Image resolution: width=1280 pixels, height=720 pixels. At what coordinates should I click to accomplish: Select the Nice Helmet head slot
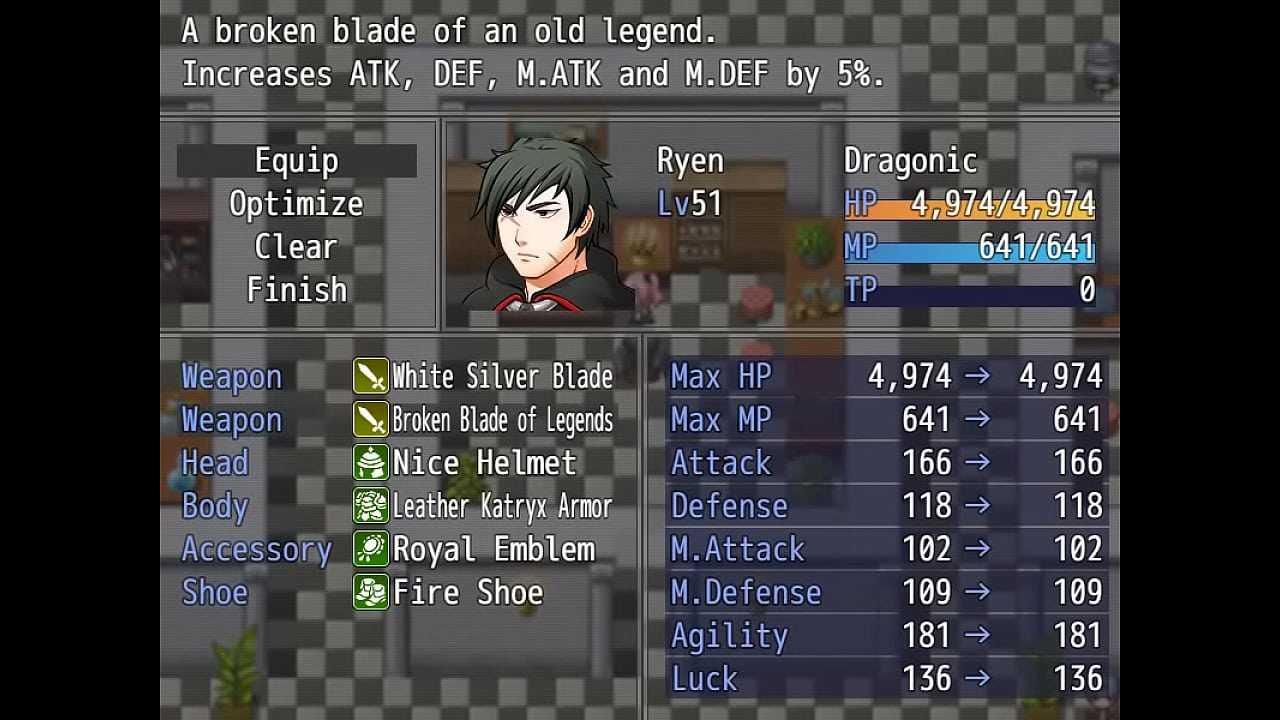coord(484,463)
